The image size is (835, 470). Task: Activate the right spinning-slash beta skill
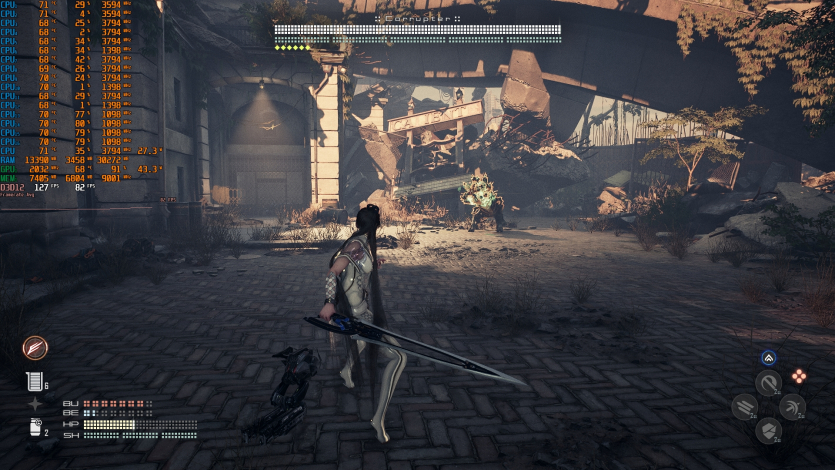coord(792,407)
